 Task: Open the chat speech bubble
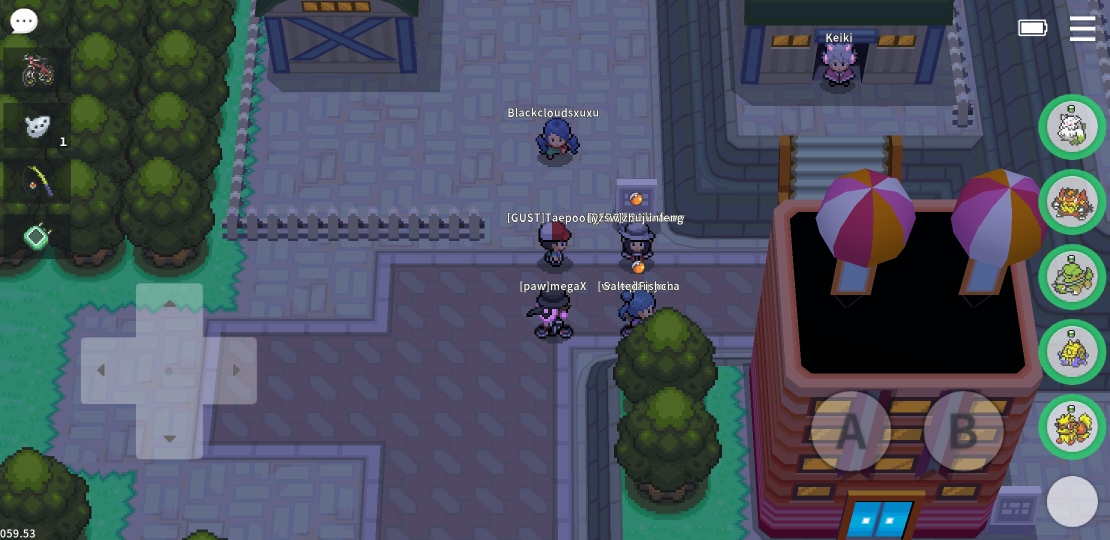pyautogui.click(x=24, y=21)
